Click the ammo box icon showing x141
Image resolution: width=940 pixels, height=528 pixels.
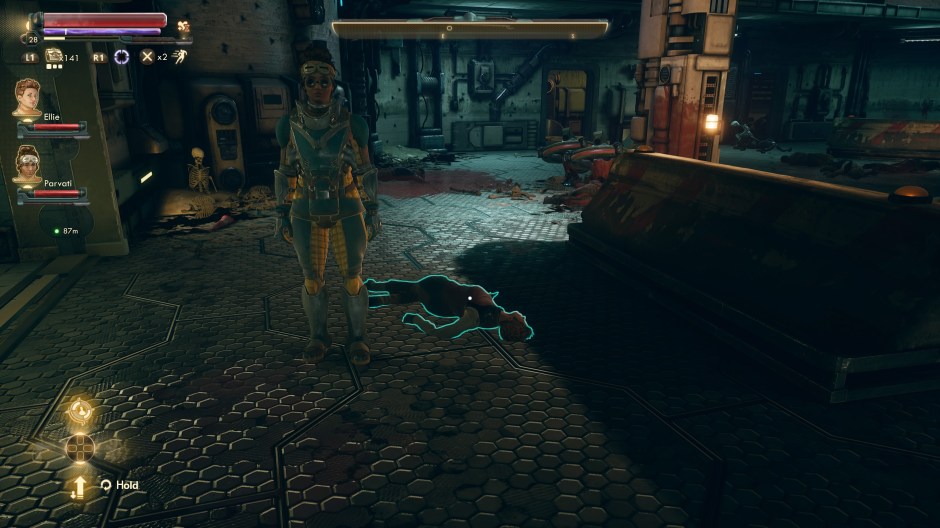(53, 57)
